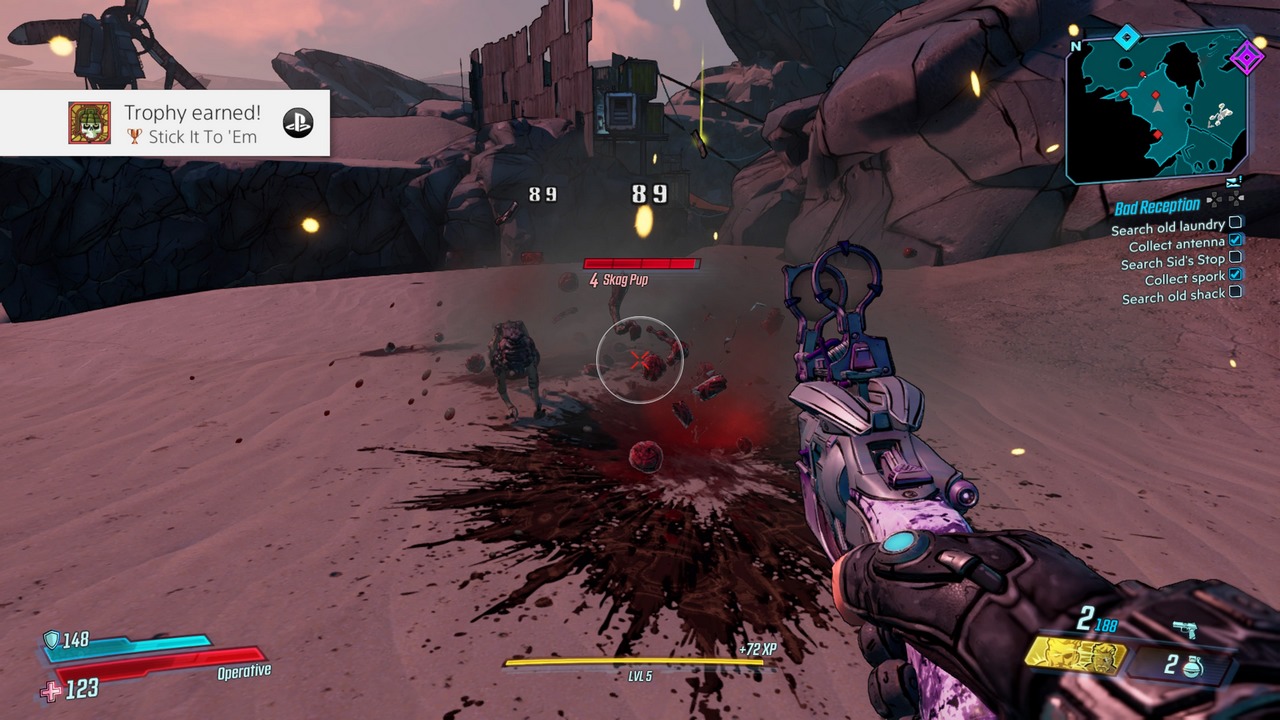Click the PlayStation logo on the notification
Viewport: 1280px width, 720px height.
point(298,123)
